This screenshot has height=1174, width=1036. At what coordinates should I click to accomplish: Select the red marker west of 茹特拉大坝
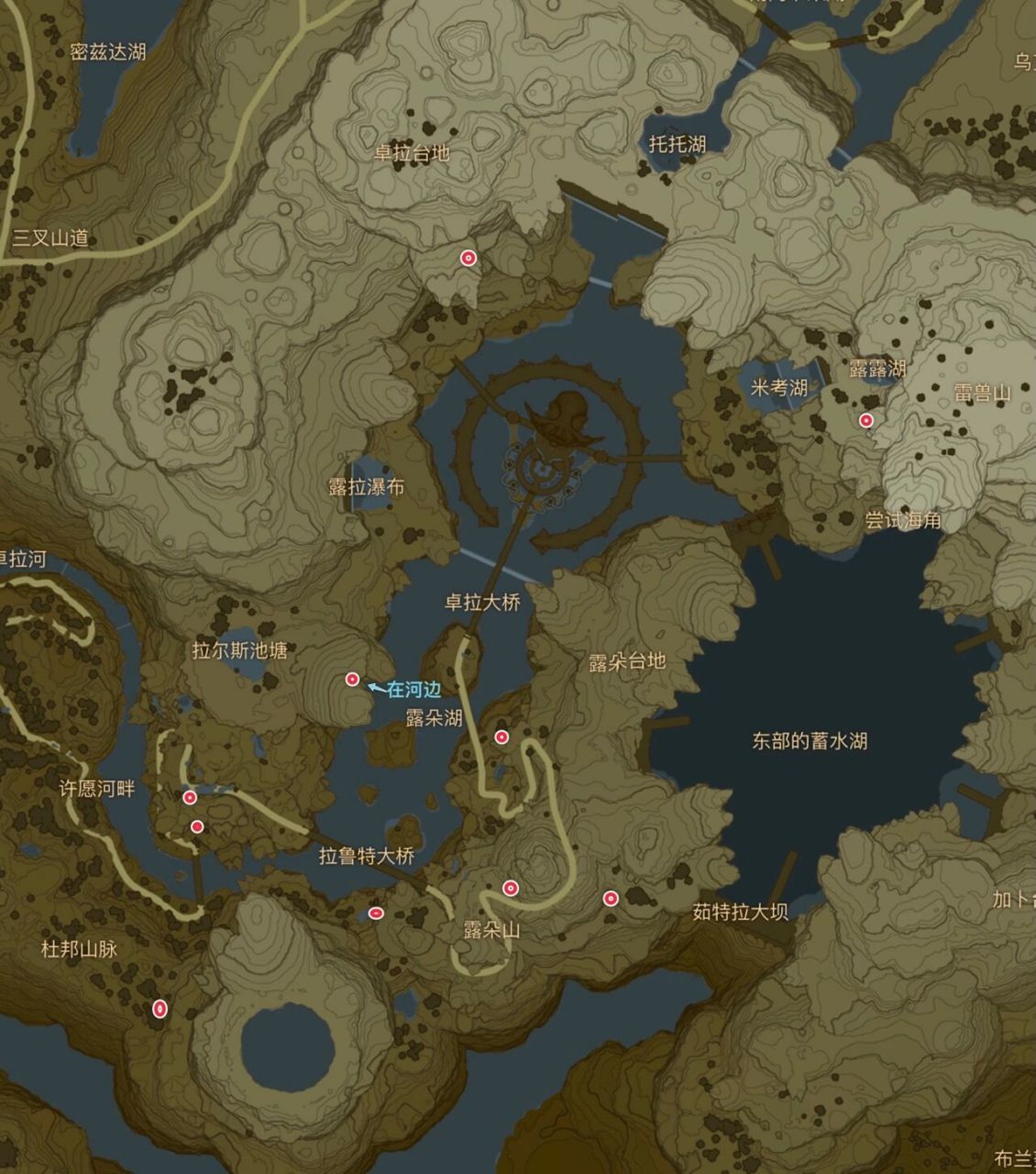click(611, 898)
